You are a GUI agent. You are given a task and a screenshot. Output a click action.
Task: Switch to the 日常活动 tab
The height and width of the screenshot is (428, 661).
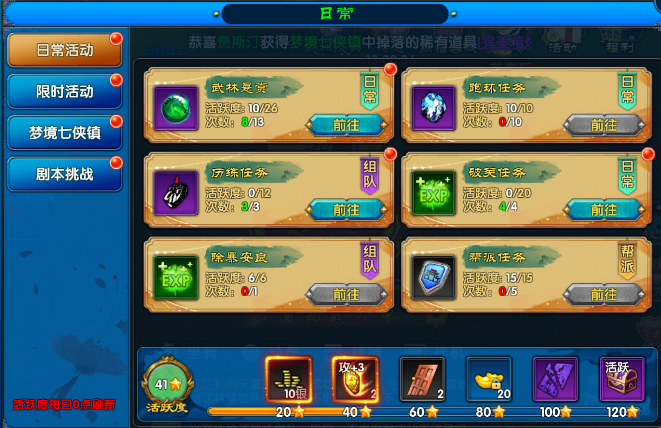click(64, 50)
